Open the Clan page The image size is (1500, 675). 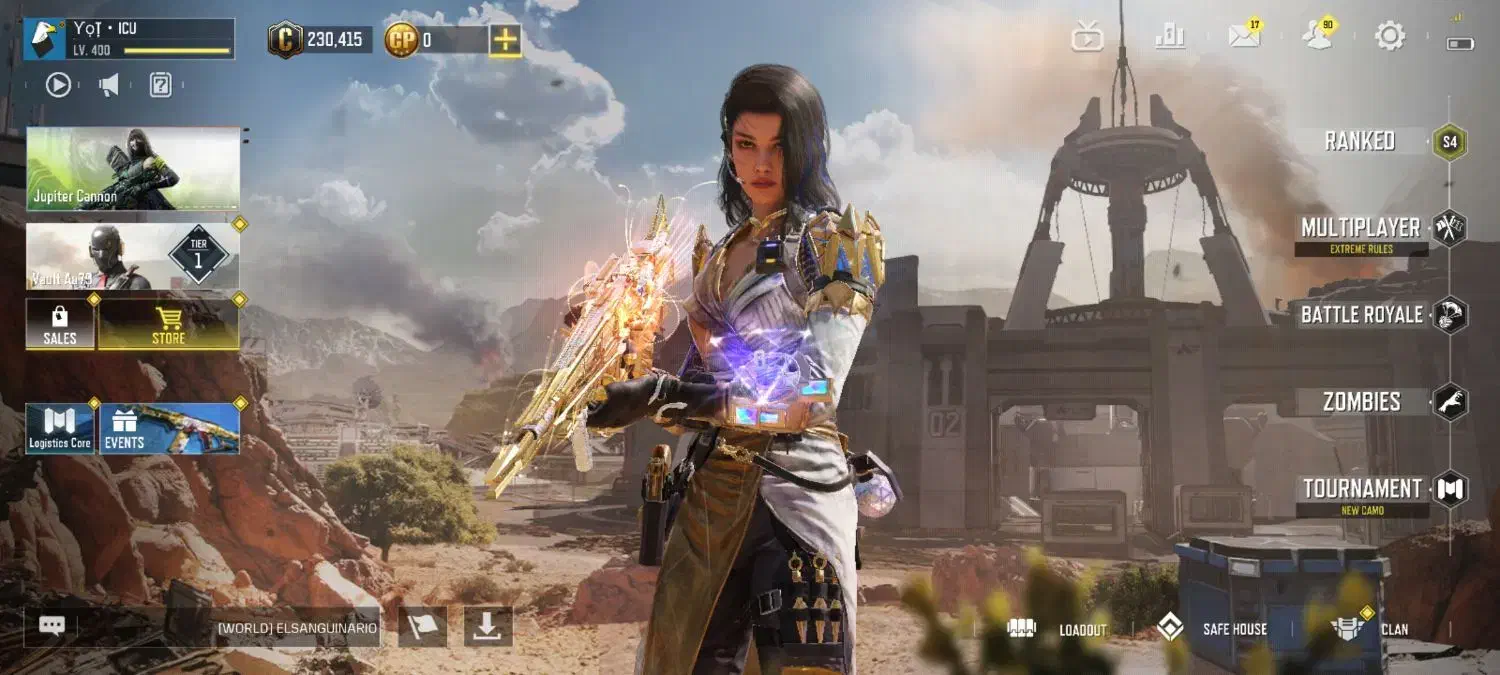[x=1370, y=629]
